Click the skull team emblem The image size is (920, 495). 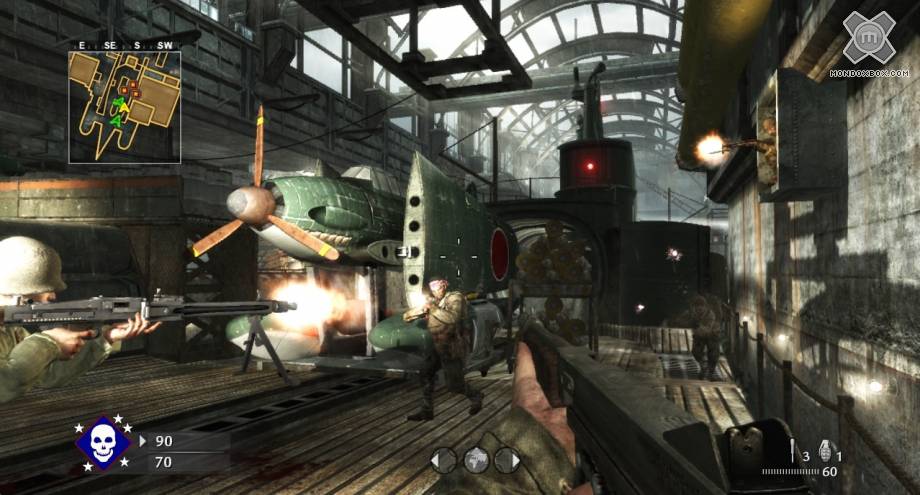tap(104, 443)
